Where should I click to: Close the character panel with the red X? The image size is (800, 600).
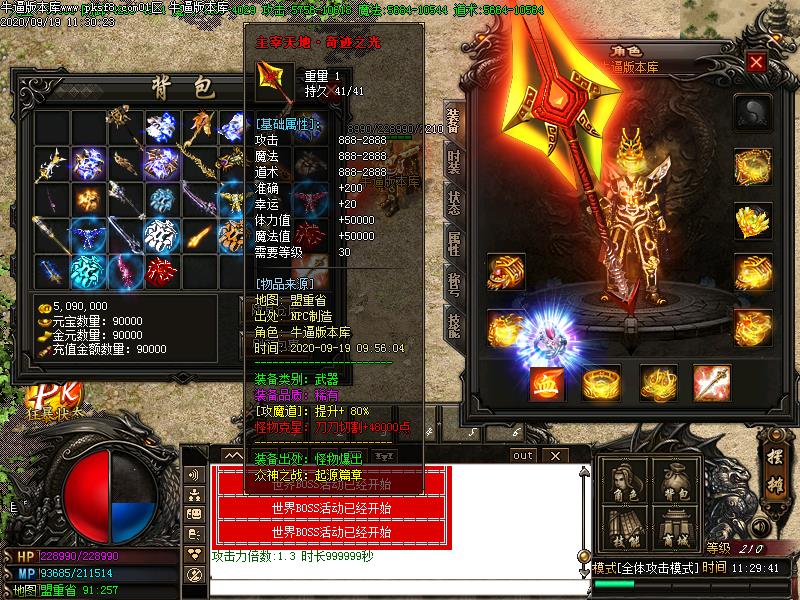(x=756, y=63)
